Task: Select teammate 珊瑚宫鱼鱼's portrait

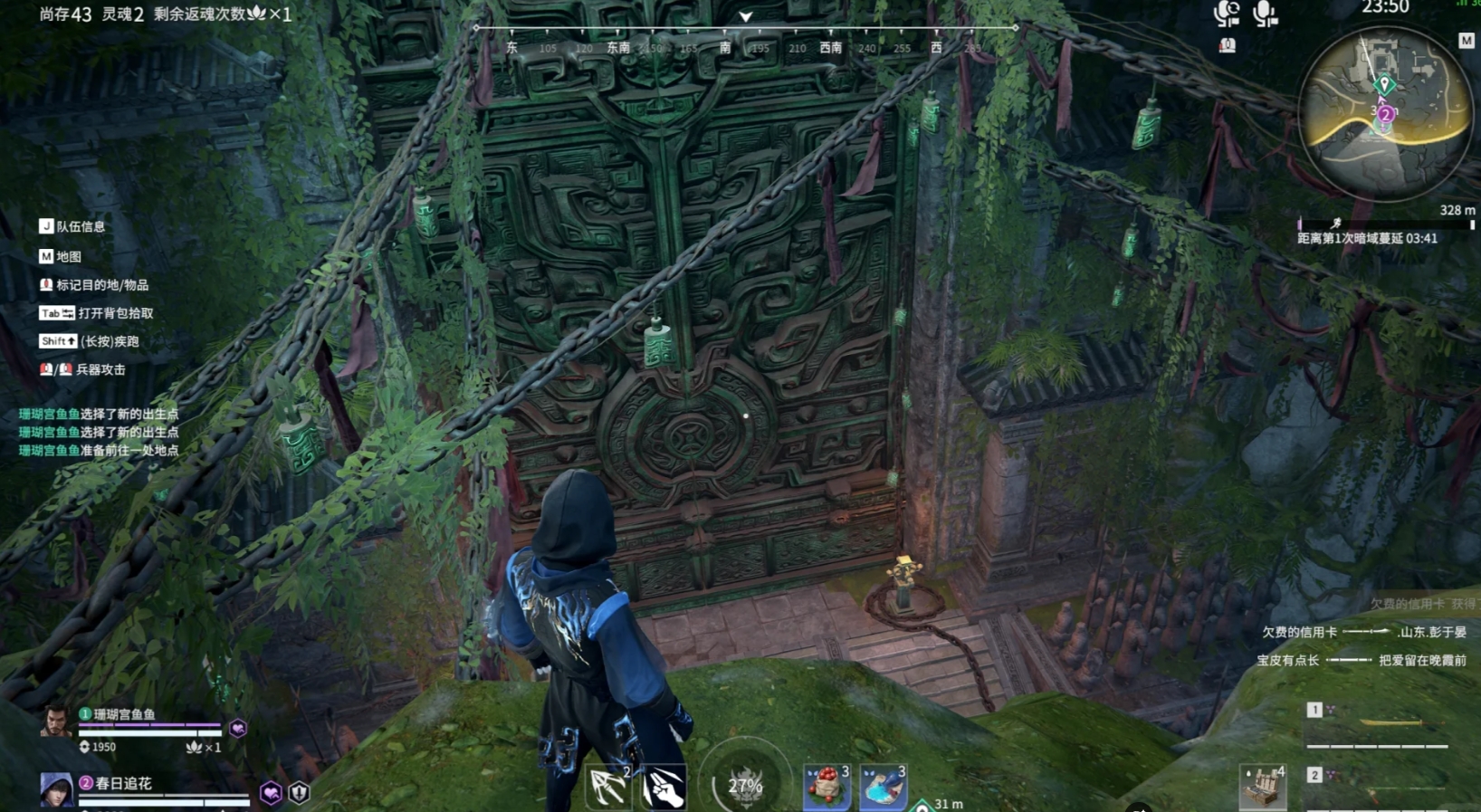Action: (55, 722)
